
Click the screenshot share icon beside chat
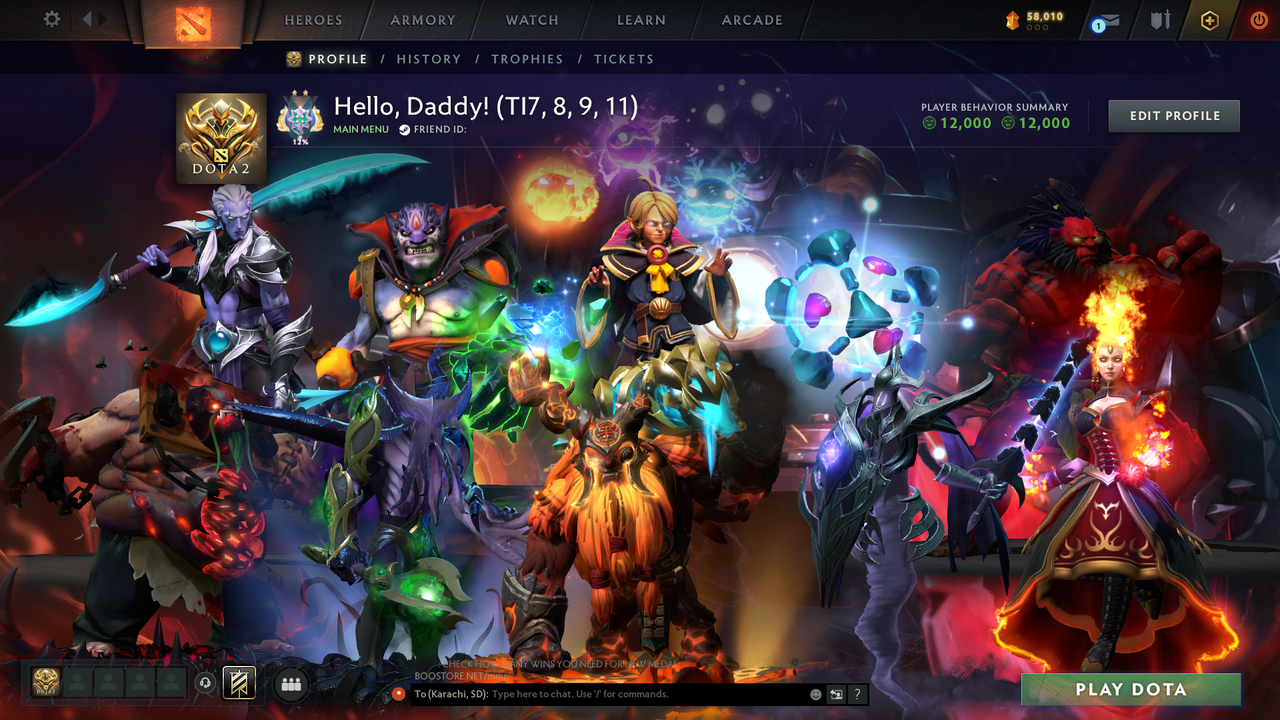(x=836, y=694)
